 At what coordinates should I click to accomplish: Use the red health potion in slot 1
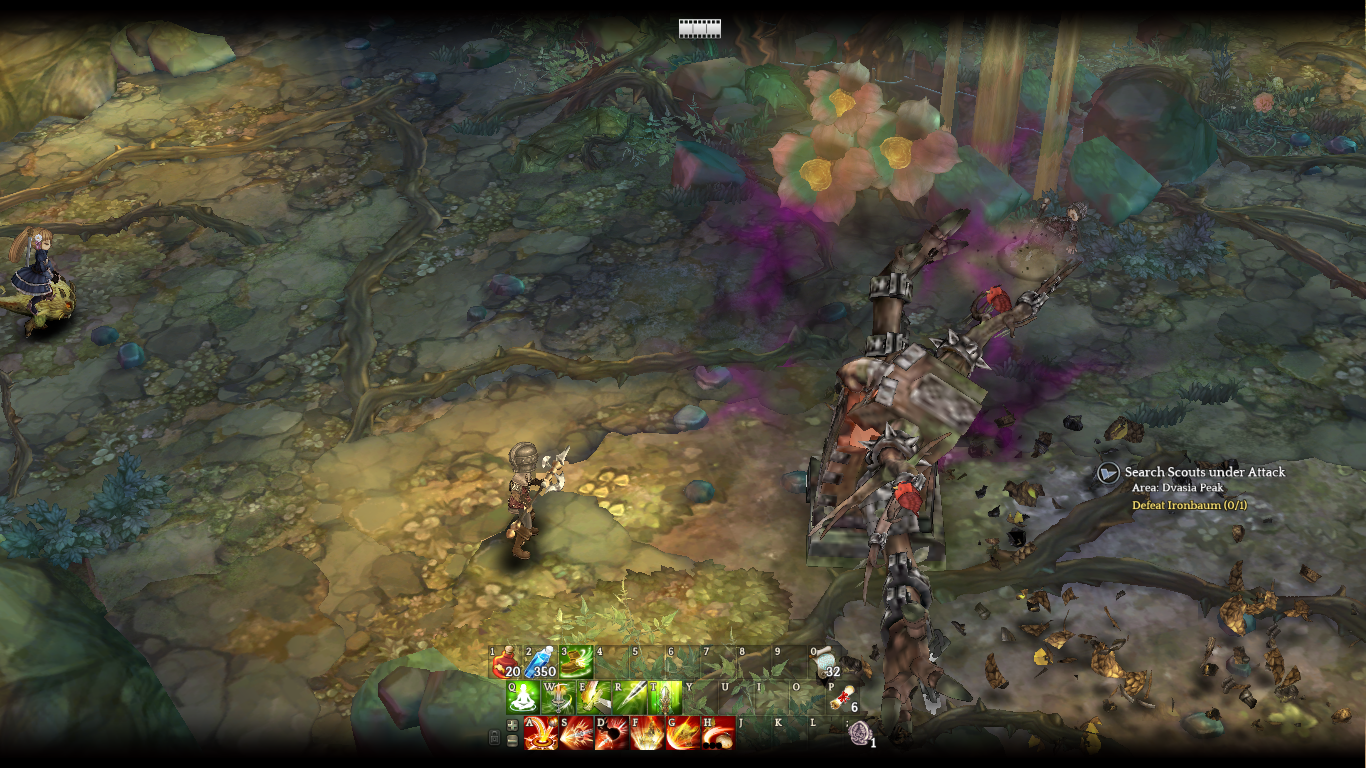click(506, 662)
